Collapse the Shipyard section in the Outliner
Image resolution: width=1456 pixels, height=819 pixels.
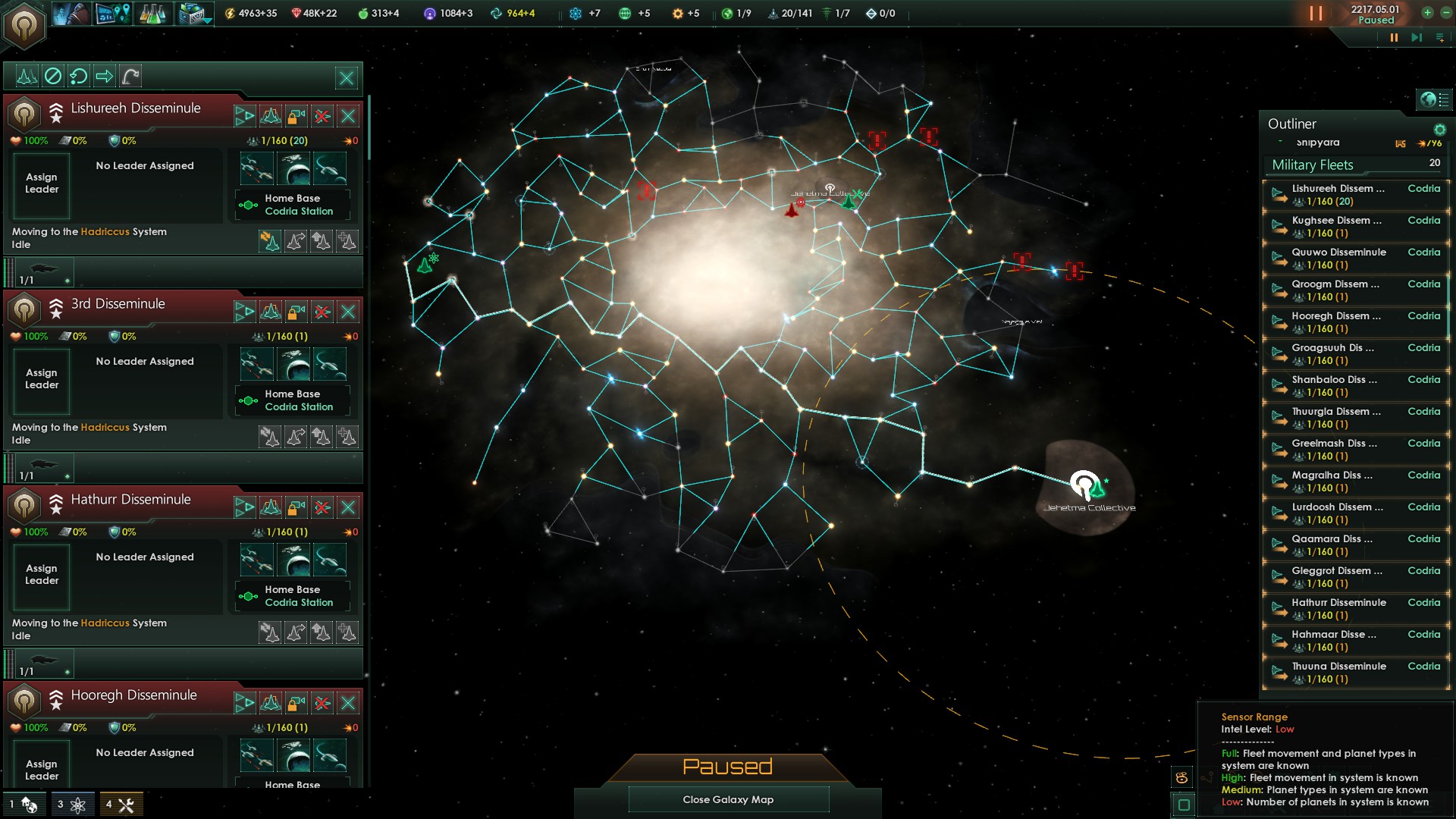(1280, 142)
